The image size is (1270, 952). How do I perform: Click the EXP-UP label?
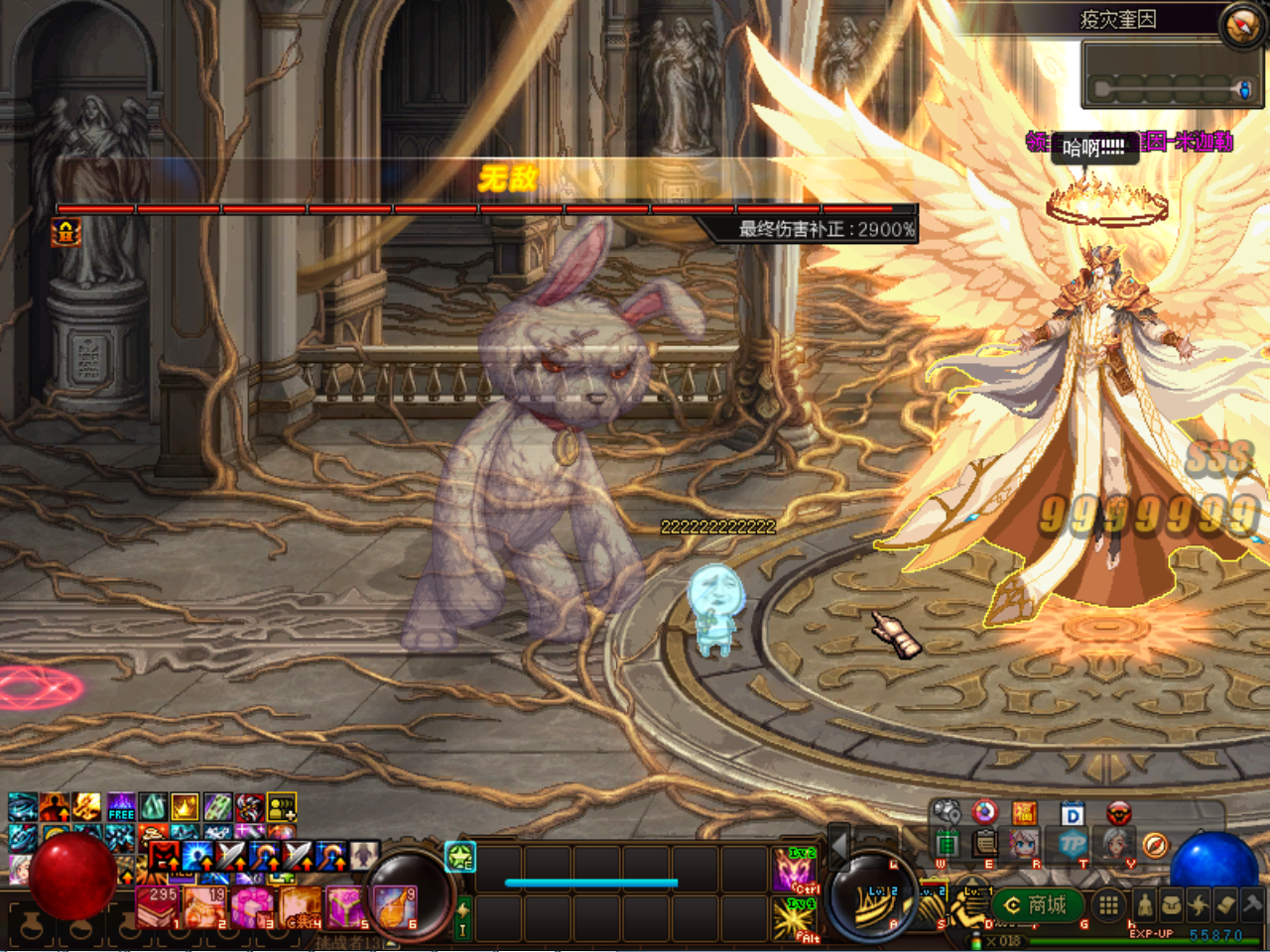tap(1151, 933)
